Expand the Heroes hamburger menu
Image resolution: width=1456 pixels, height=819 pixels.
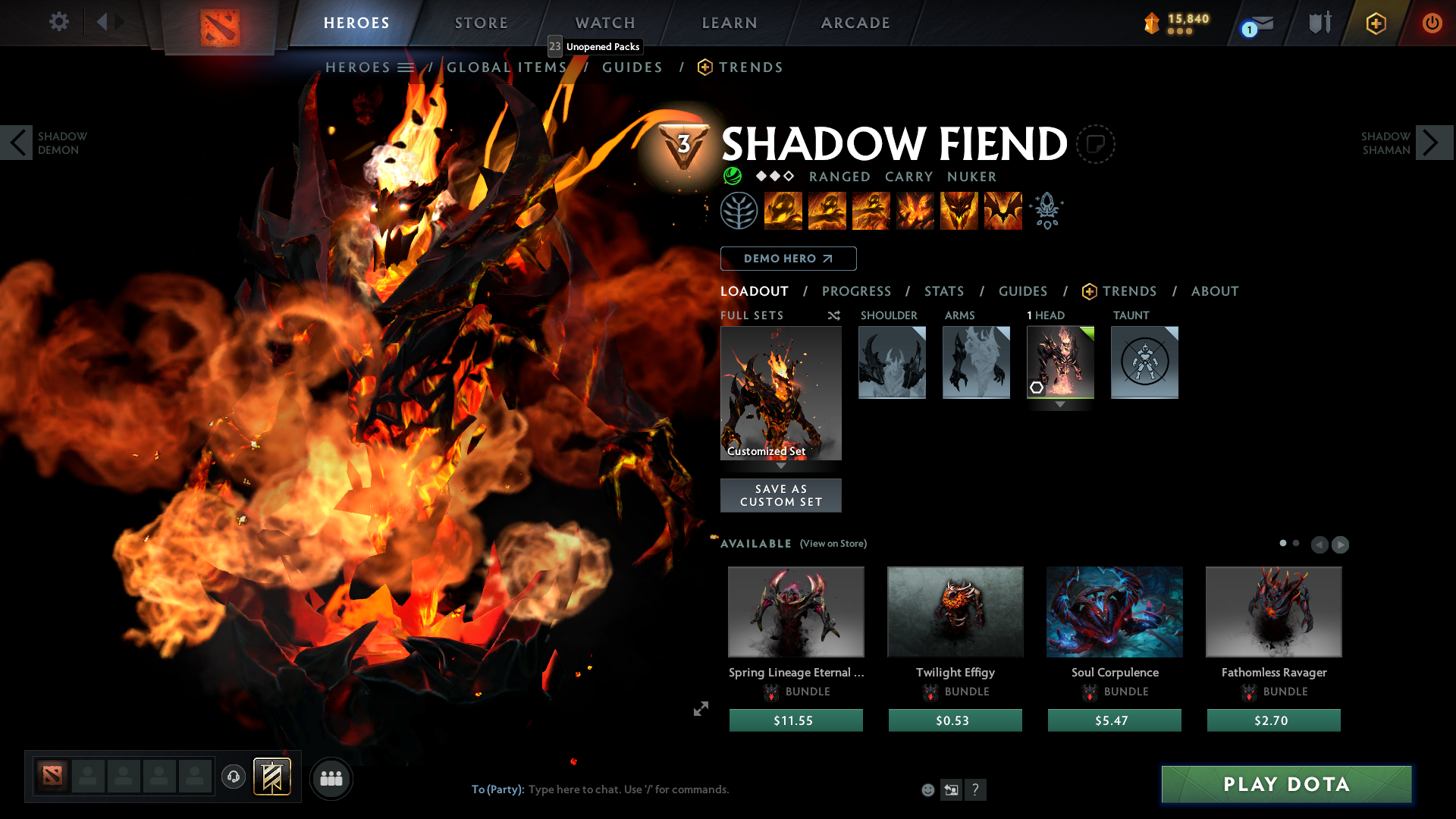(407, 67)
